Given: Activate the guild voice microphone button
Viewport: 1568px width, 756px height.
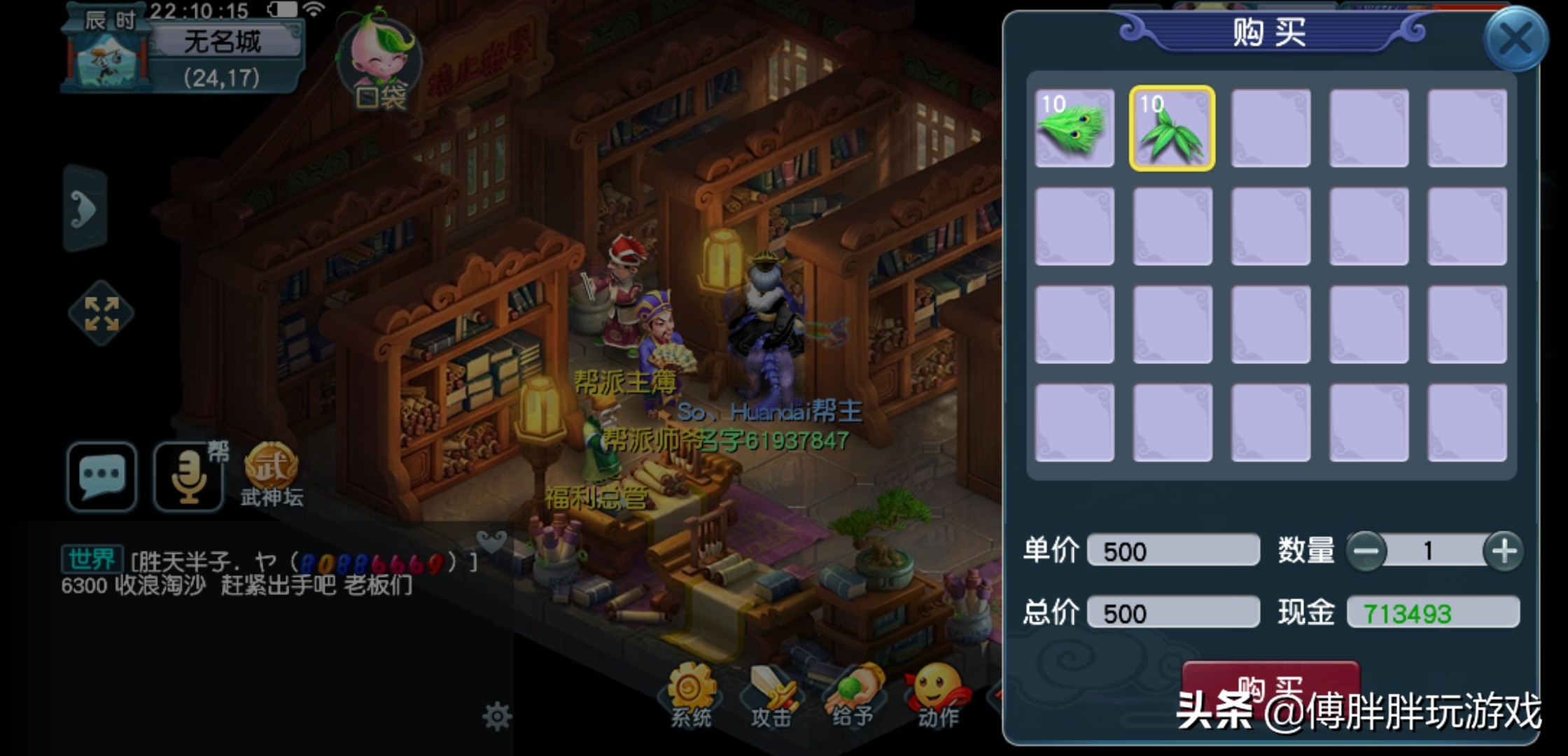Looking at the screenshot, I should (x=189, y=476).
